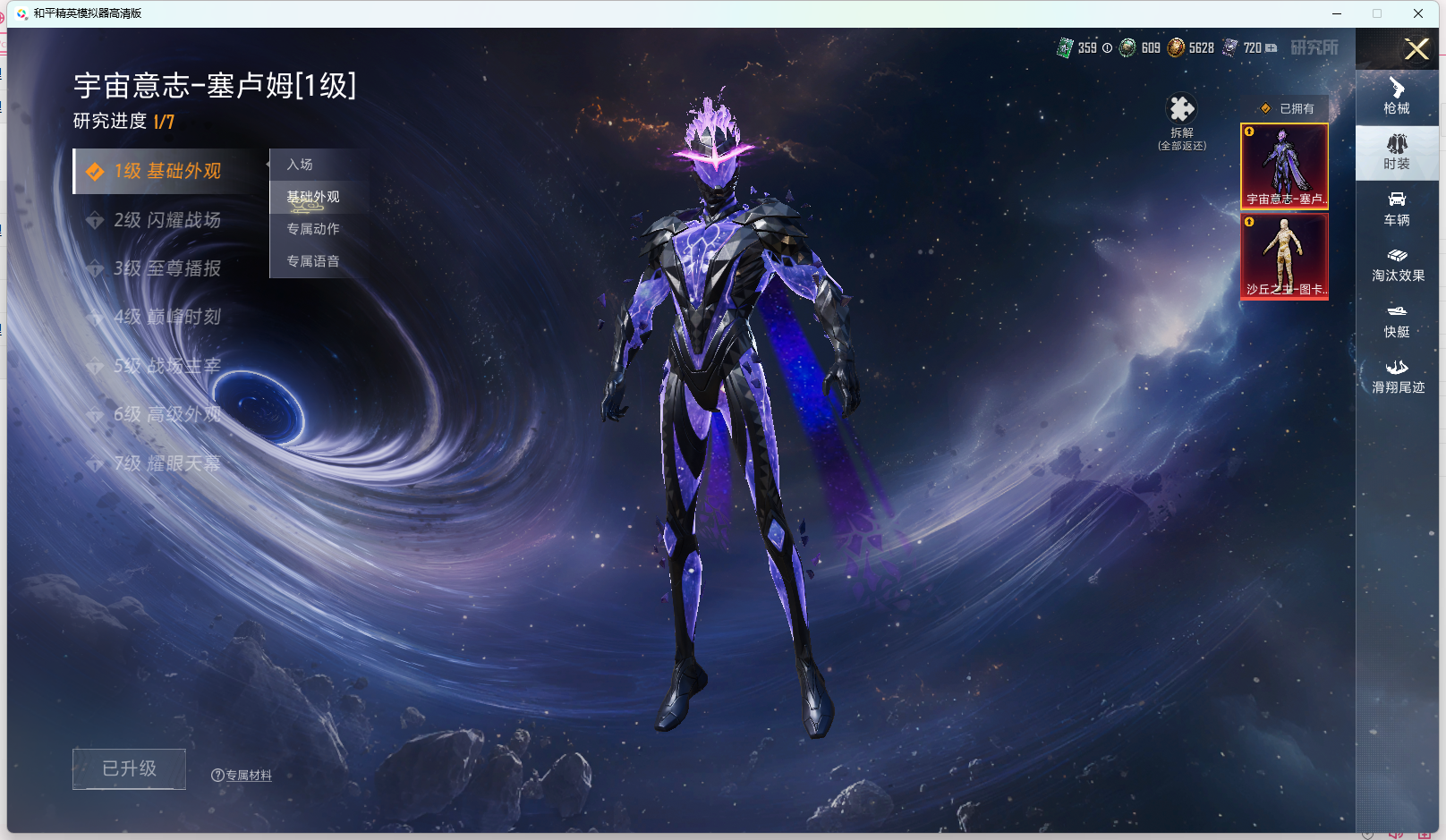The image size is (1446, 840).
Task: Preview the 专属动作 exclusive emote
Action: point(313,229)
